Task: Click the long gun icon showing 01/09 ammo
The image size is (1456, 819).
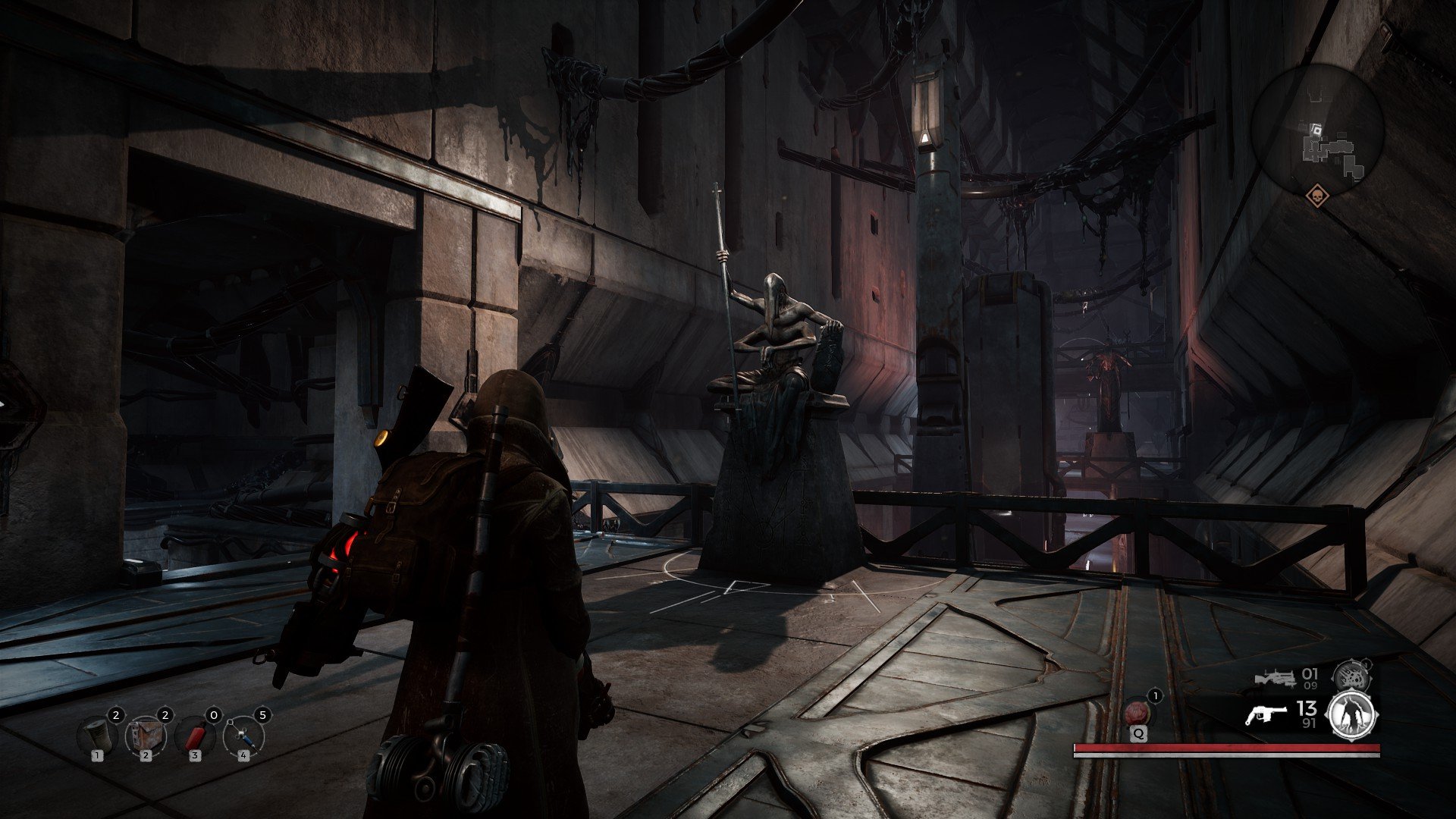Action: (1277, 679)
